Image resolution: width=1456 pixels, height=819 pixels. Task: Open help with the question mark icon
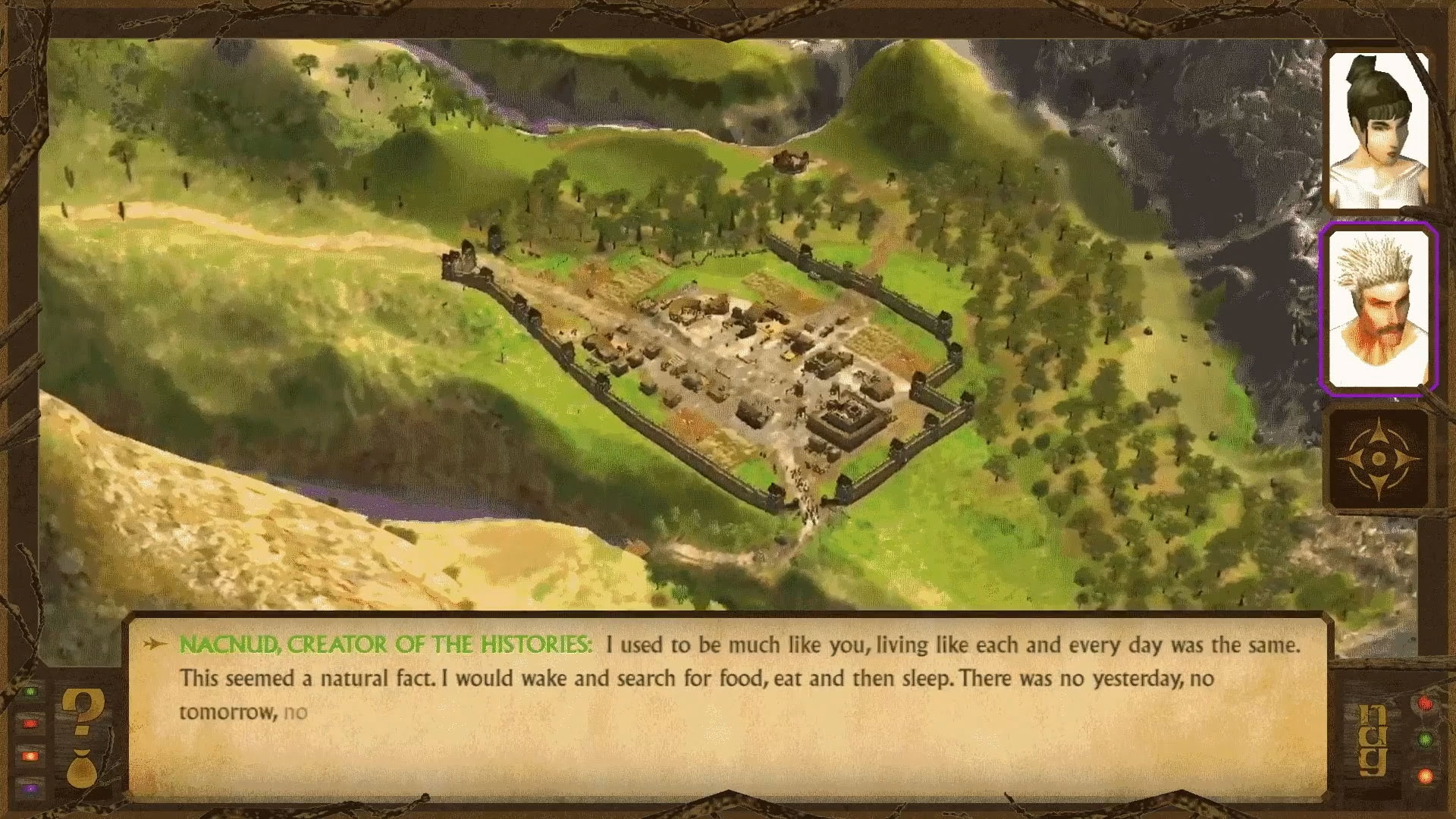pyautogui.click(x=80, y=711)
